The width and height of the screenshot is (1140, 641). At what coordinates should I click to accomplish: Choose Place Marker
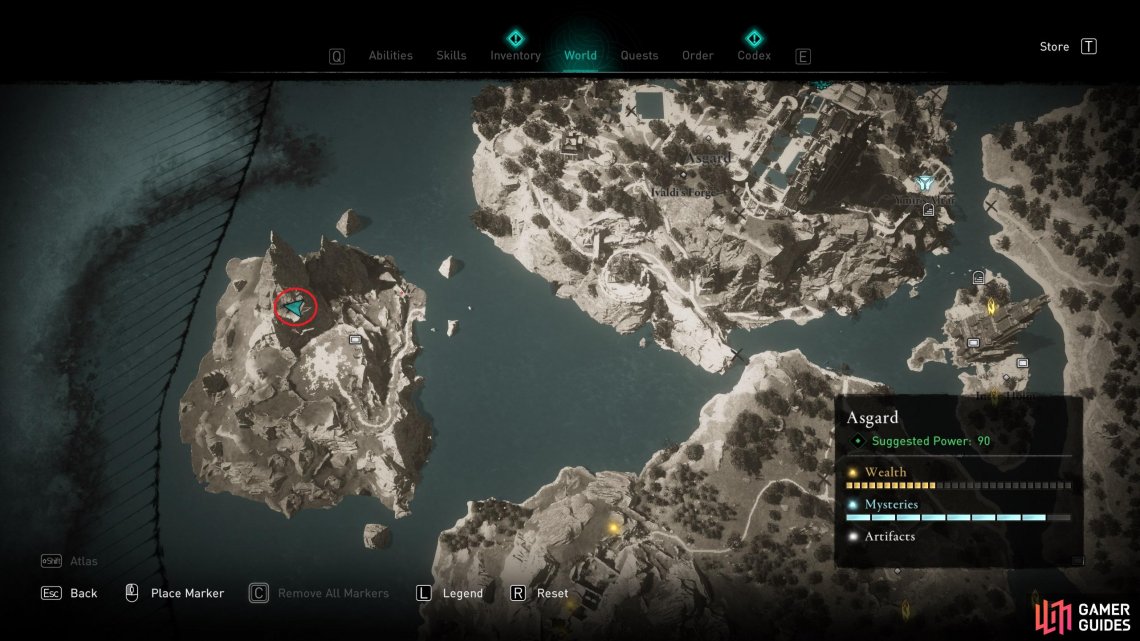pyautogui.click(x=187, y=593)
